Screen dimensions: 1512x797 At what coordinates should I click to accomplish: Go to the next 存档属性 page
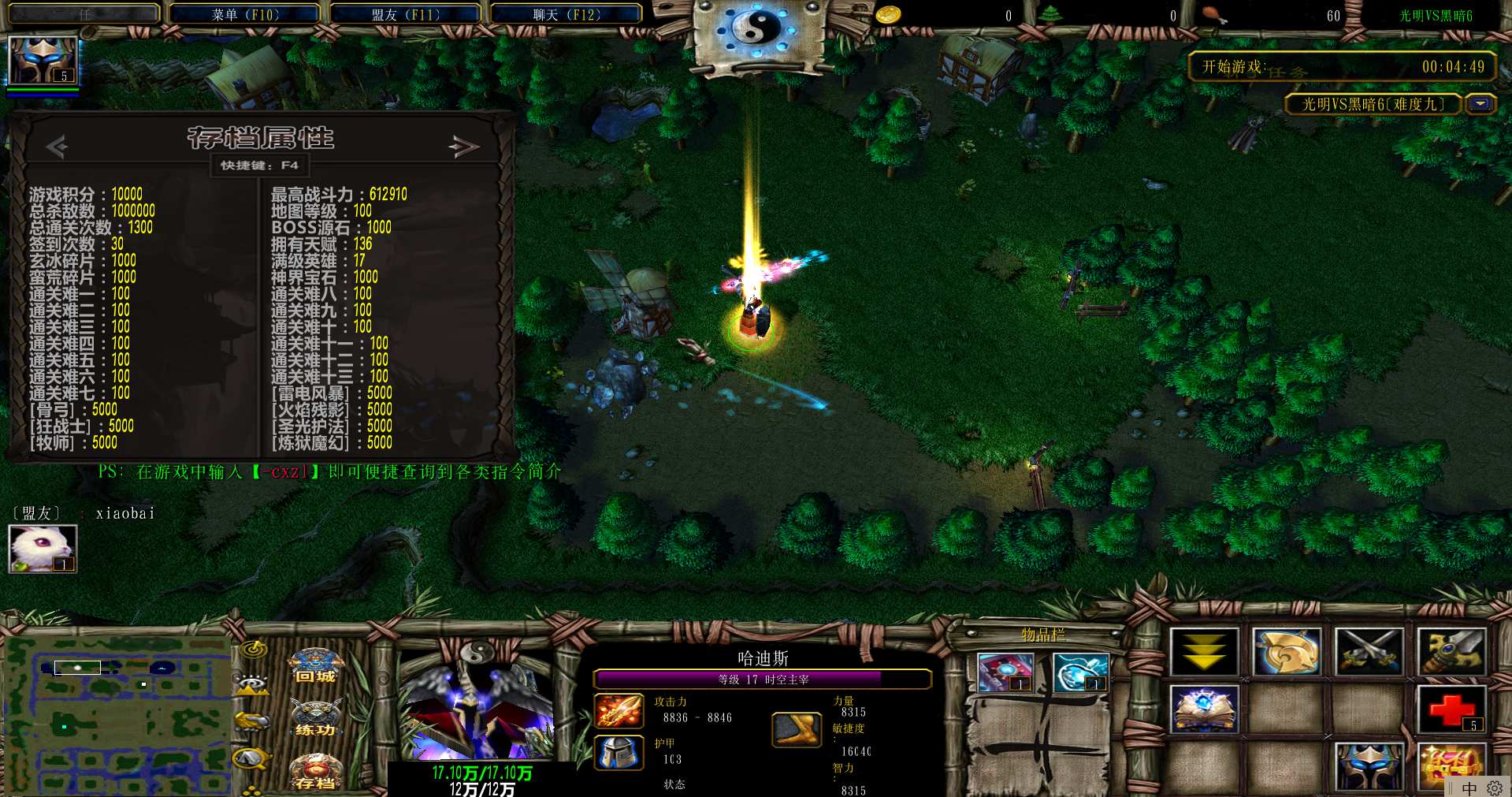point(463,146)
